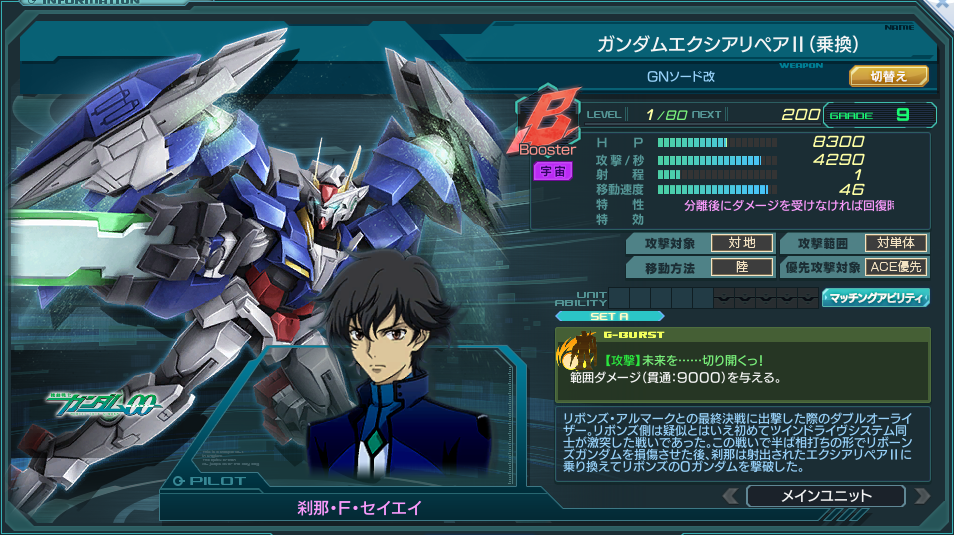
Task: Click the G-BURST skill icon
Action: pos(578,355)
